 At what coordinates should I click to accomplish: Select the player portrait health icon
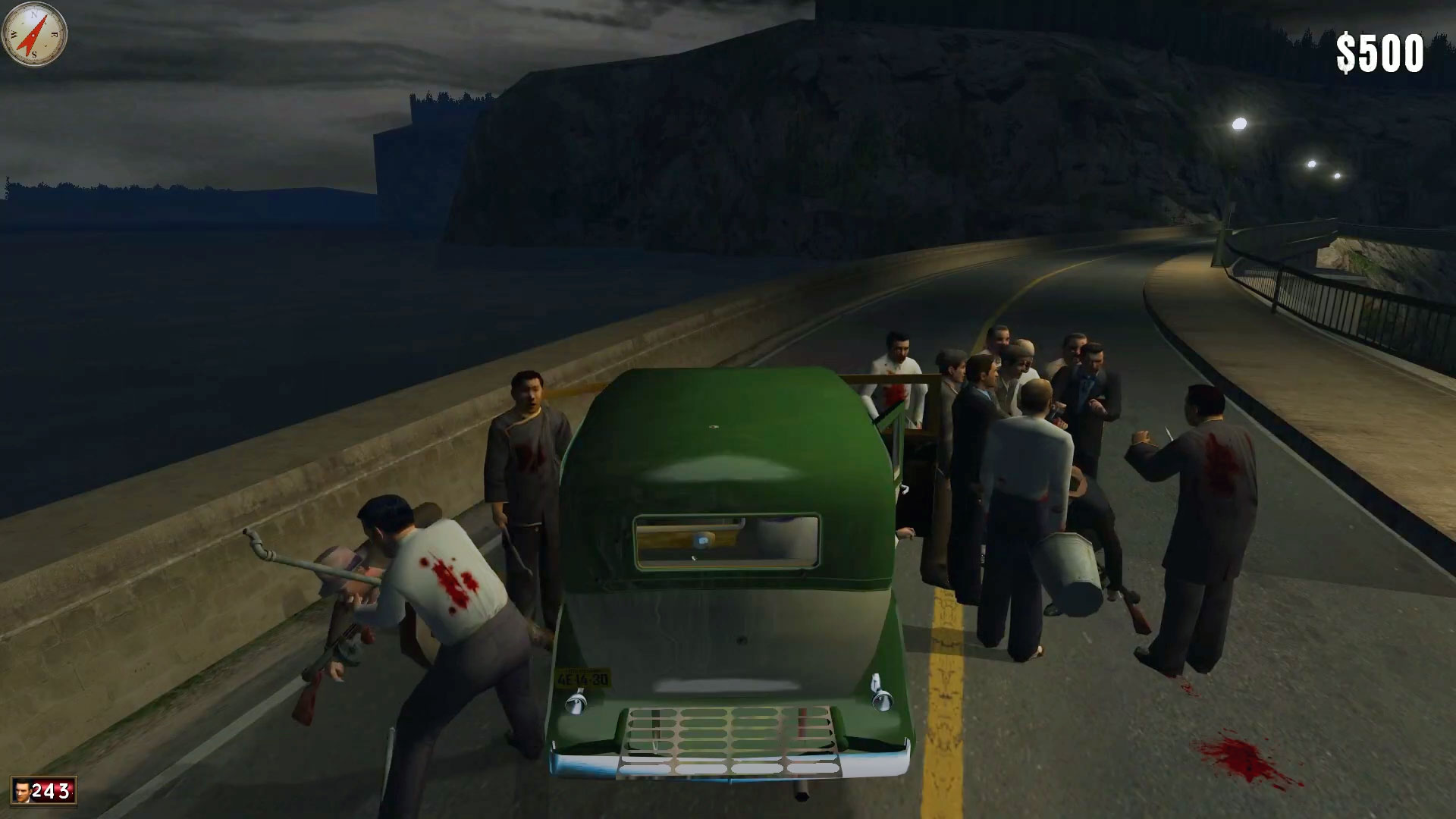pos(21,791)
